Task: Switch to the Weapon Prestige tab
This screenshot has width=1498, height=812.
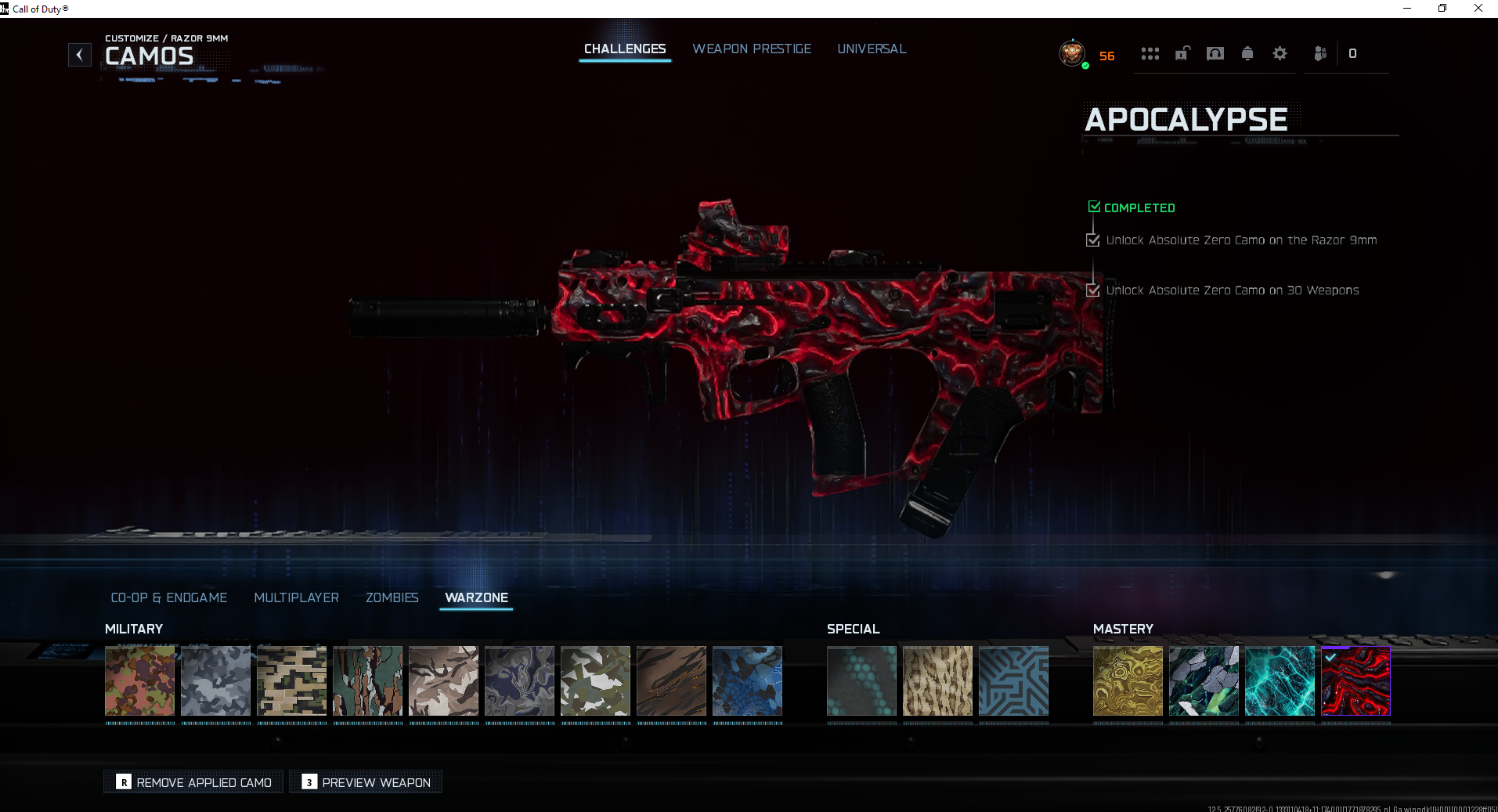Action: pyautogui.click(x=752, y=49)
